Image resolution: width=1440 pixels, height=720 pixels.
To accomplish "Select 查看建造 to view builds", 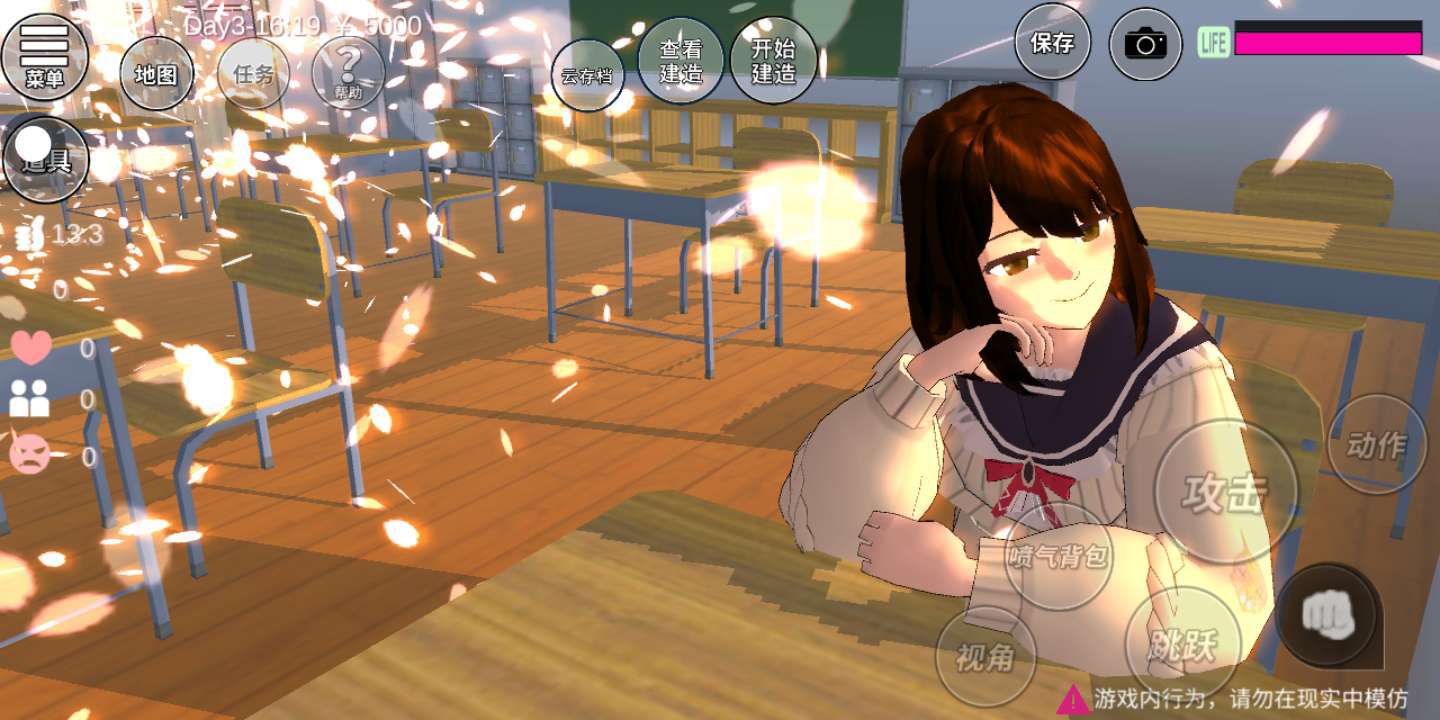I will pos(681,61).
